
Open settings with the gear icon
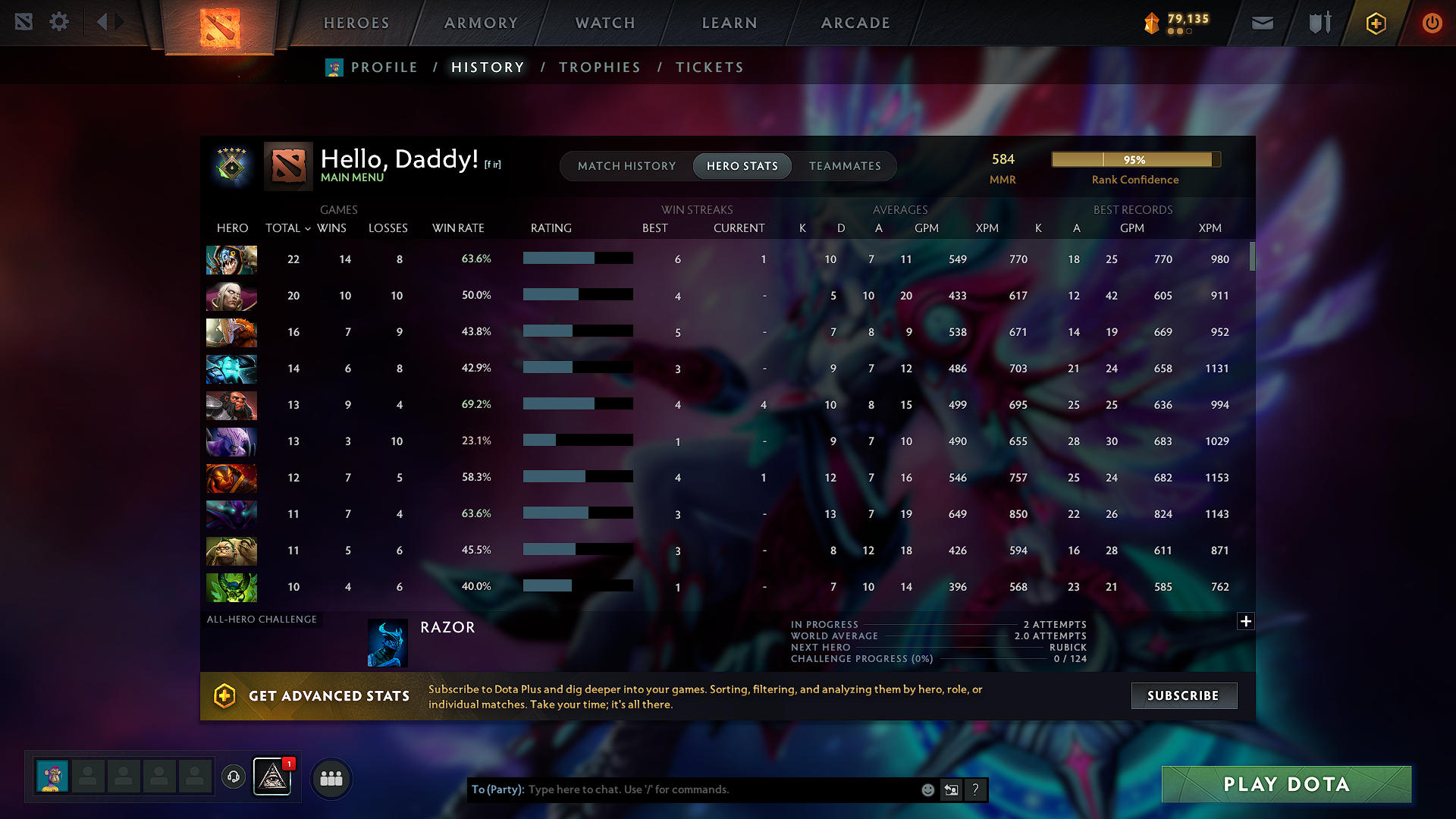59,23
